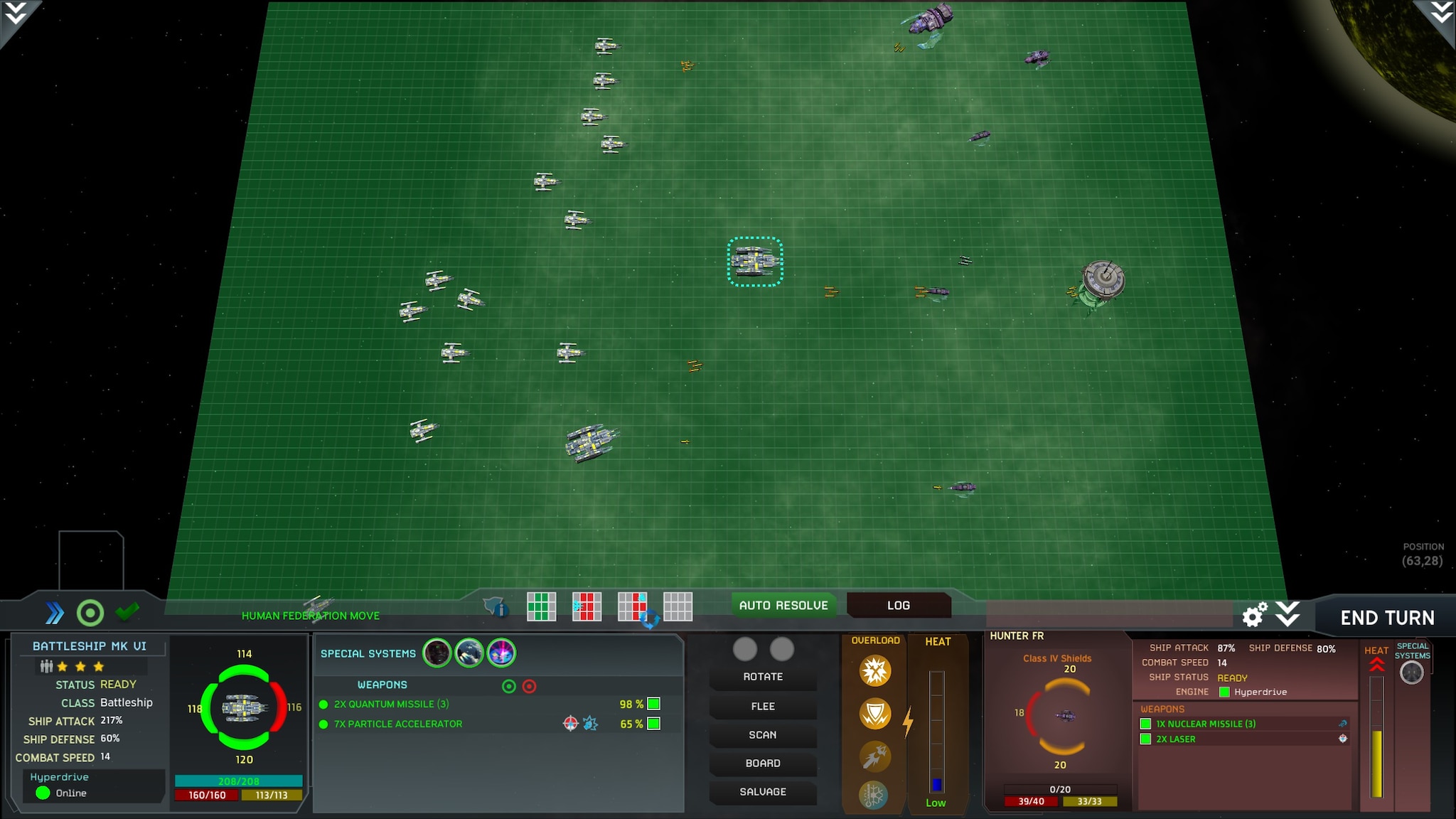Choose the Rotate ship command
The image size is (1456, 819).
[x=763, y=677]
